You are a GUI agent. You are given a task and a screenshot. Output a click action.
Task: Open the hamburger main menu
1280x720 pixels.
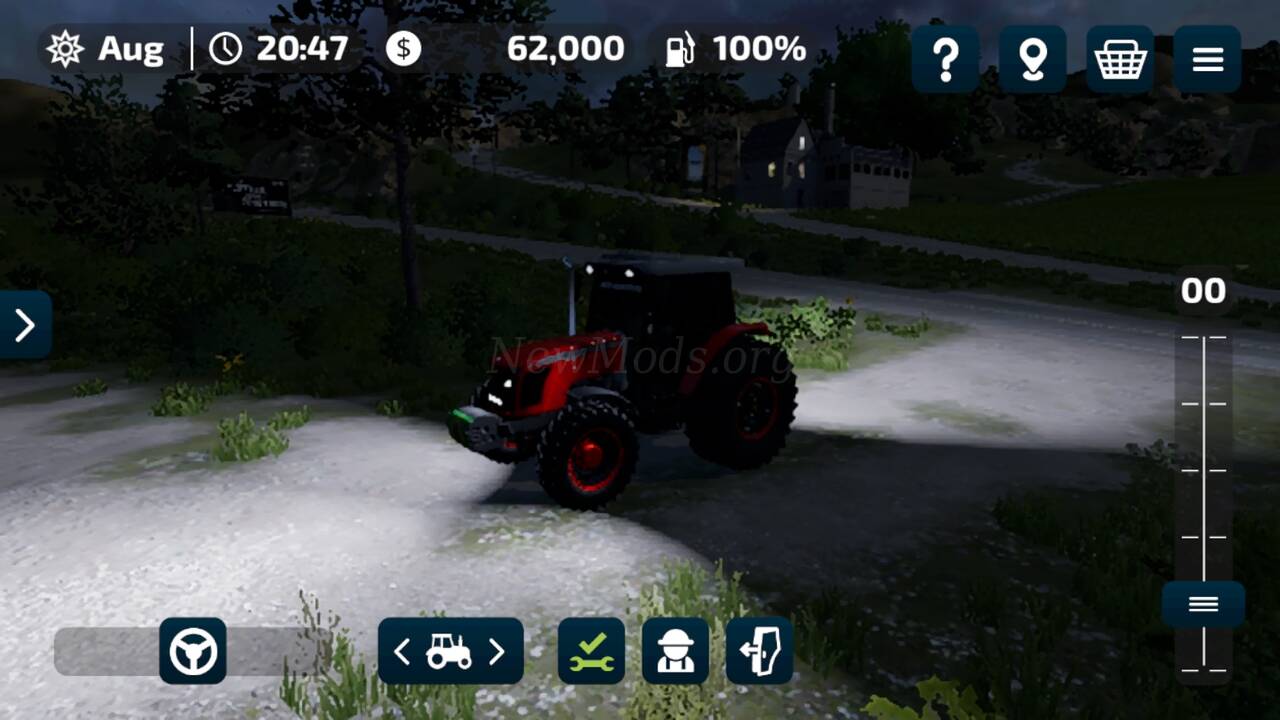pos(1207,60)
